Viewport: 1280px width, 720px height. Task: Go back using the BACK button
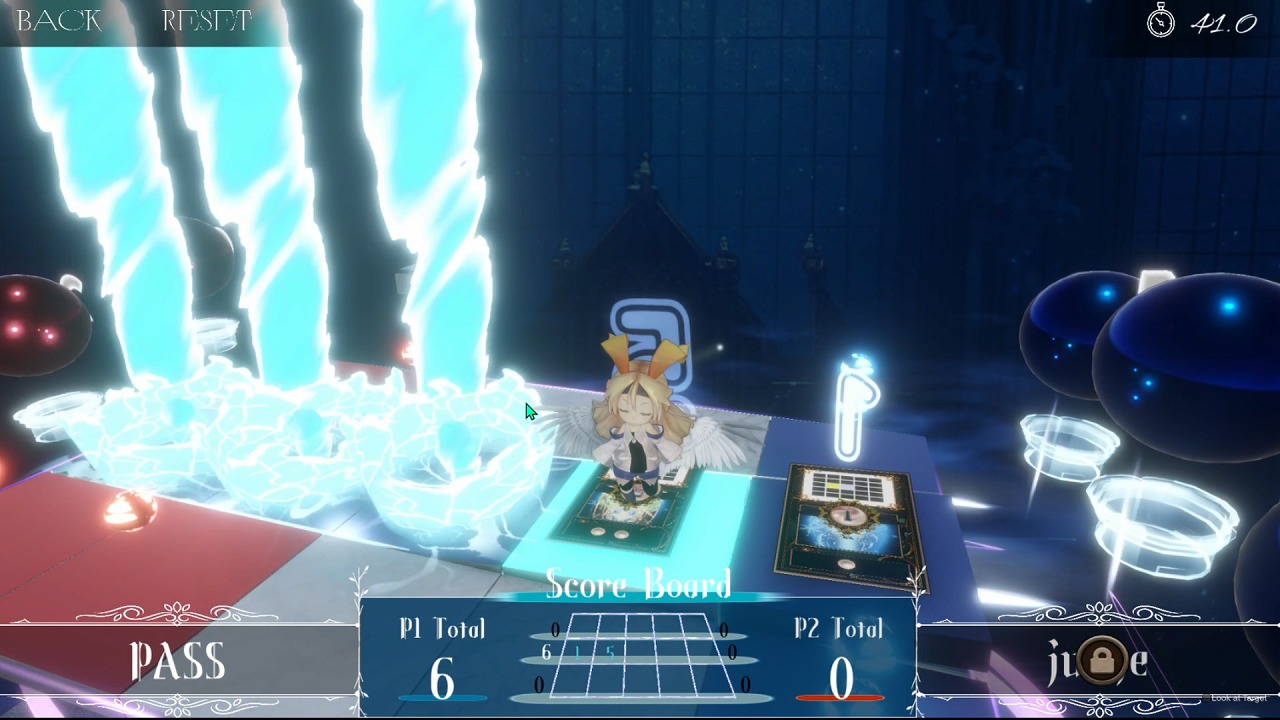click(59, 21)
